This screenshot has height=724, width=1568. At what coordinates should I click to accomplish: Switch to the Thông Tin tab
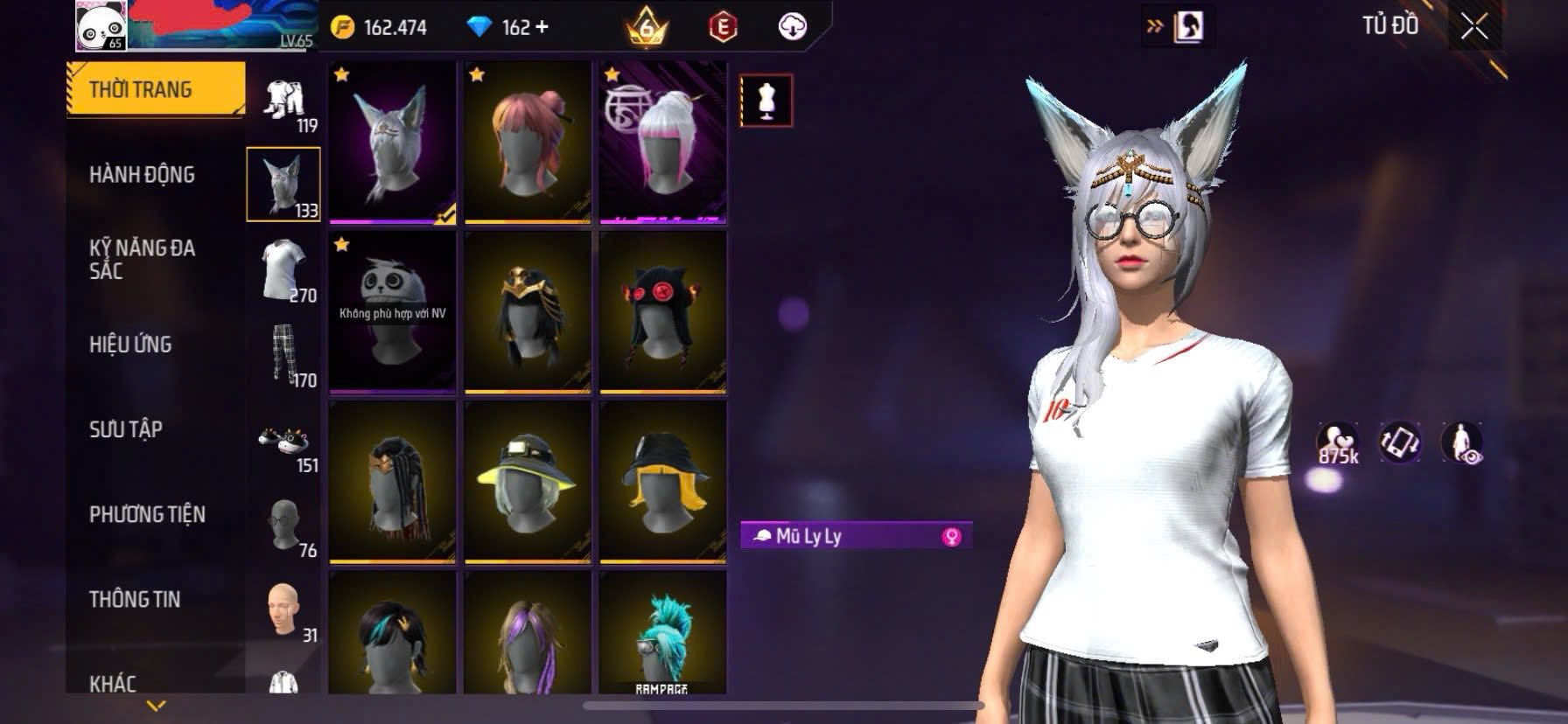click(x=135, y=599)
